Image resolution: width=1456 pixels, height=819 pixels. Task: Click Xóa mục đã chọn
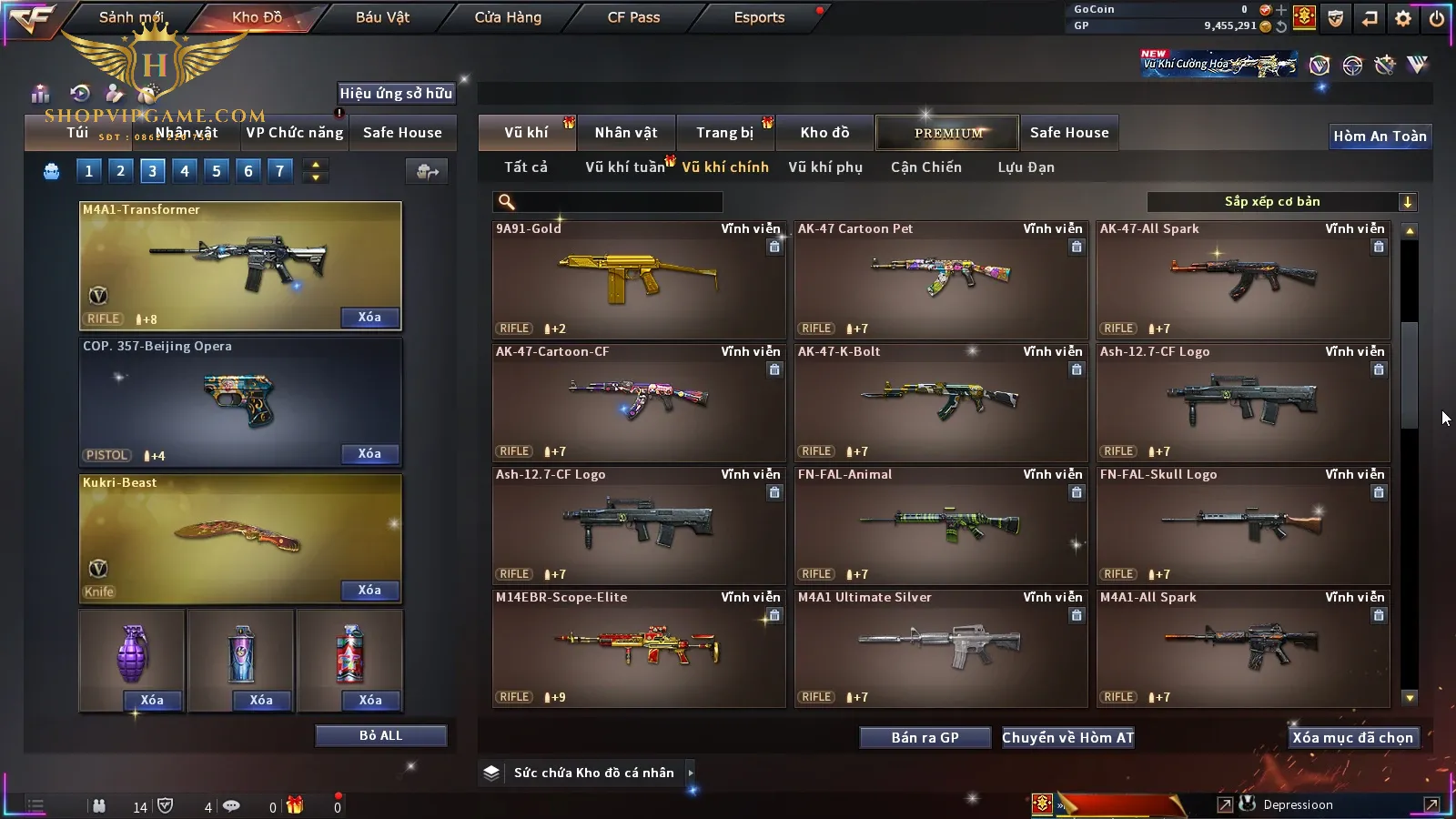coord(1352,738)
